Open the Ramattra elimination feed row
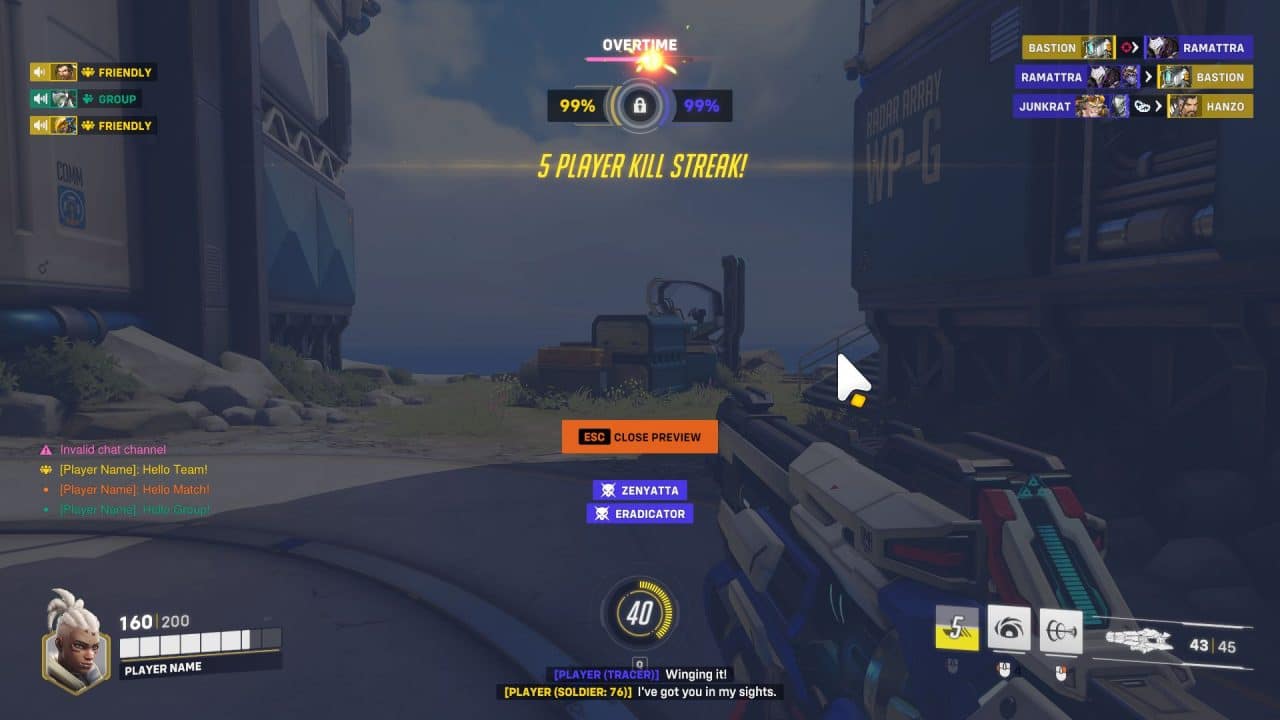The image size is (1280, 720). point(1133,77)
